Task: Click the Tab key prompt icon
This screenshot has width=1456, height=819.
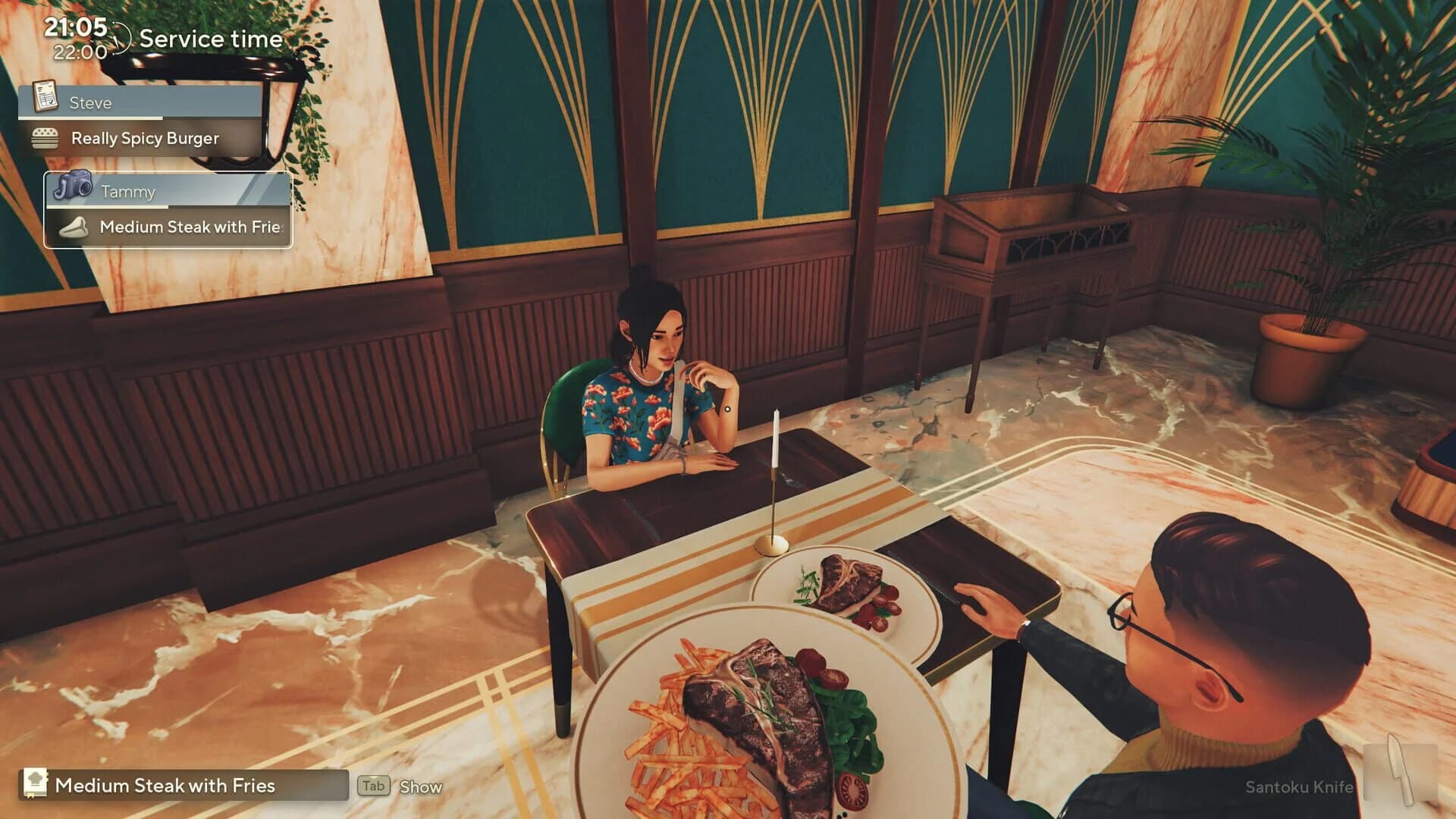Action: (x=372, y=786)
